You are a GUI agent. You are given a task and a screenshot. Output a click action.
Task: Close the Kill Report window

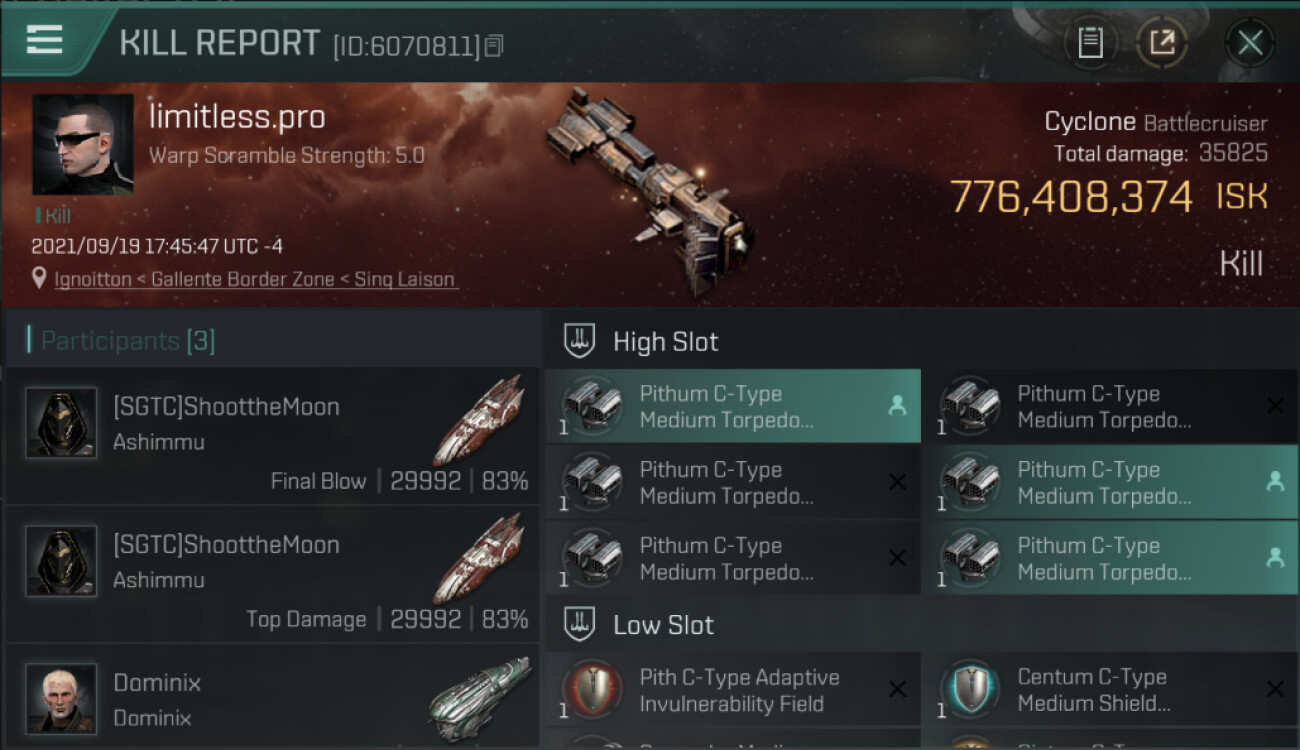coord(1249,43)
